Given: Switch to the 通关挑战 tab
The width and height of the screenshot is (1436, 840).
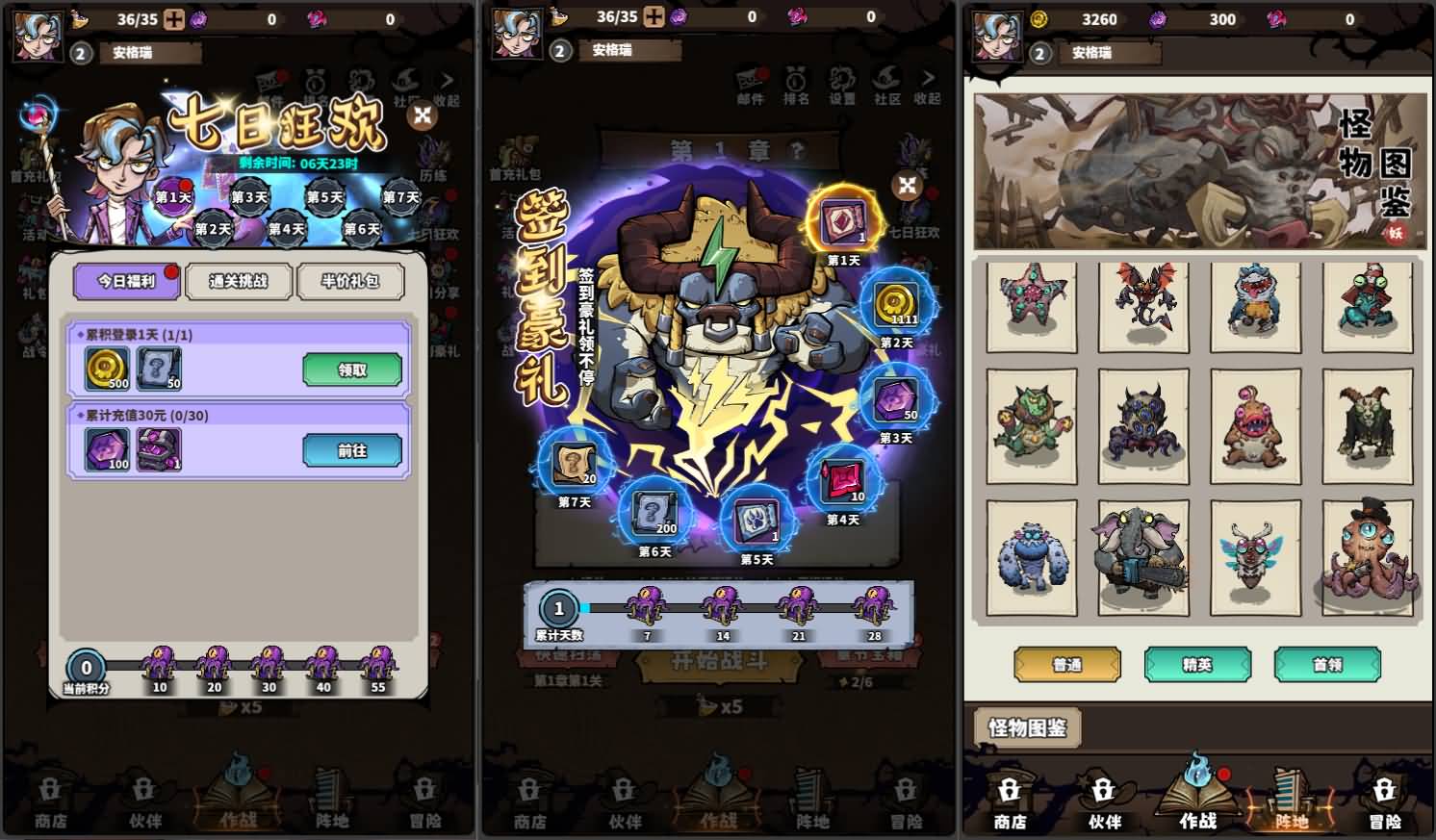Looking at the screenshot, I should click(239, 282).
